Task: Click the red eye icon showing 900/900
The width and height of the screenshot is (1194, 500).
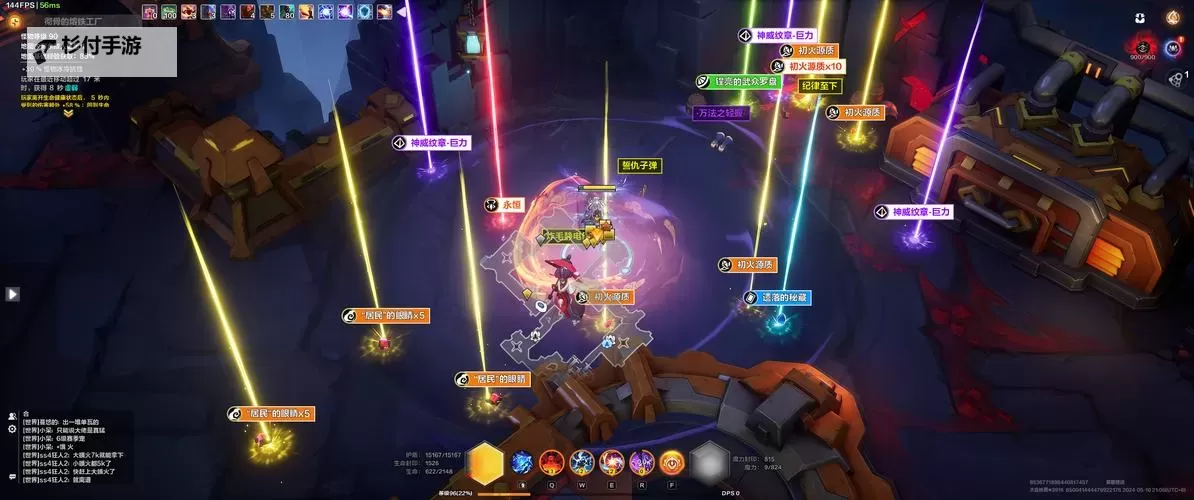Action: coord(1141,45)
